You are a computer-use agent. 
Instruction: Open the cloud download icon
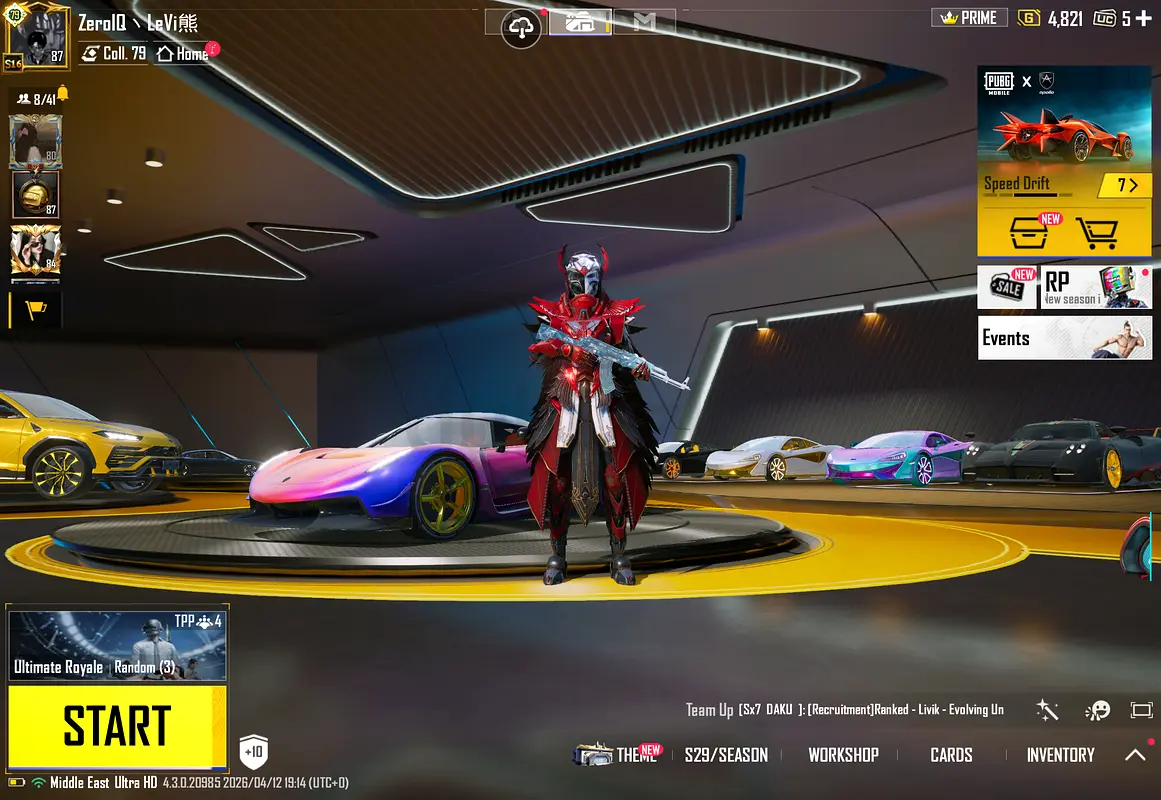521,27
